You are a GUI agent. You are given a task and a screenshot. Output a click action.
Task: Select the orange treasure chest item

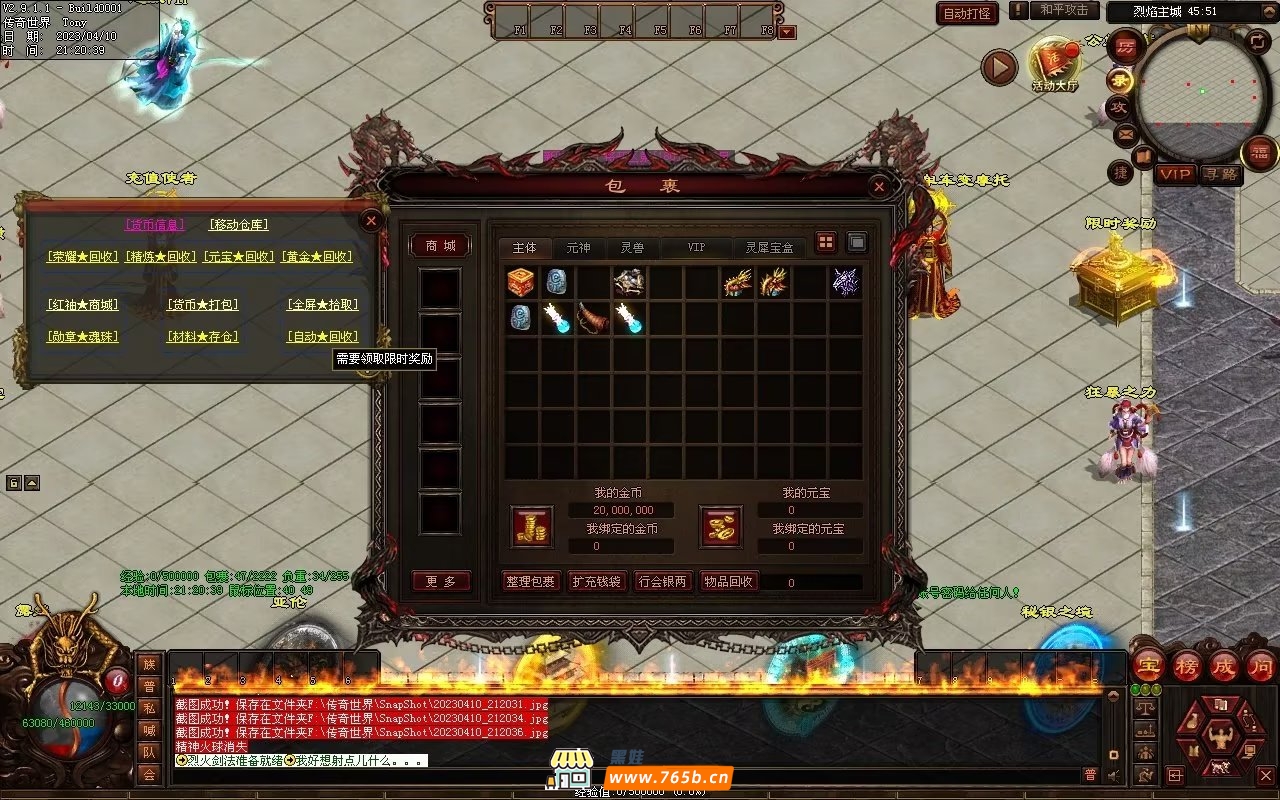click(x=521, y=282)
